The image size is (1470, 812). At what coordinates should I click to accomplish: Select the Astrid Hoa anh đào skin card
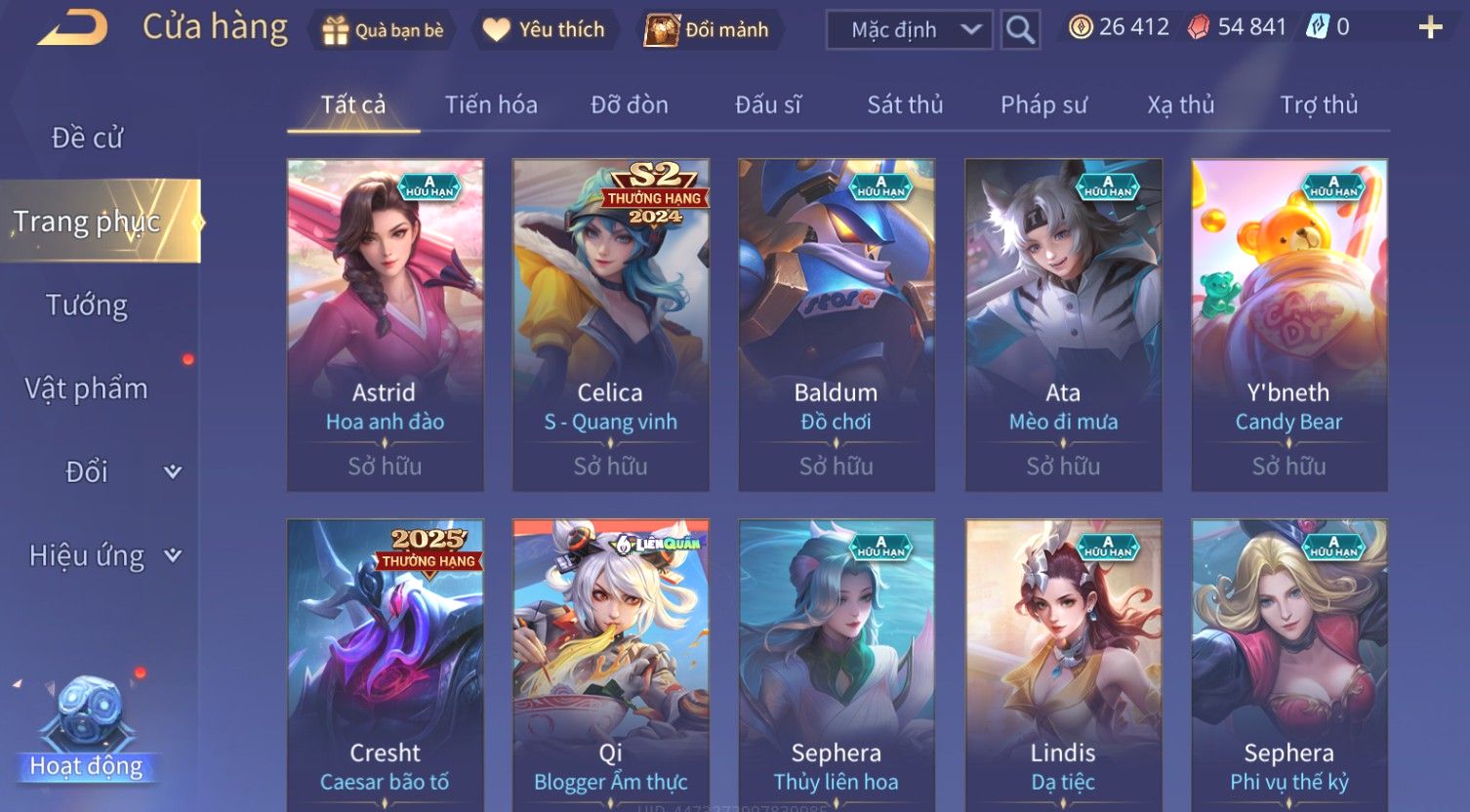click(x=385, y=324)
